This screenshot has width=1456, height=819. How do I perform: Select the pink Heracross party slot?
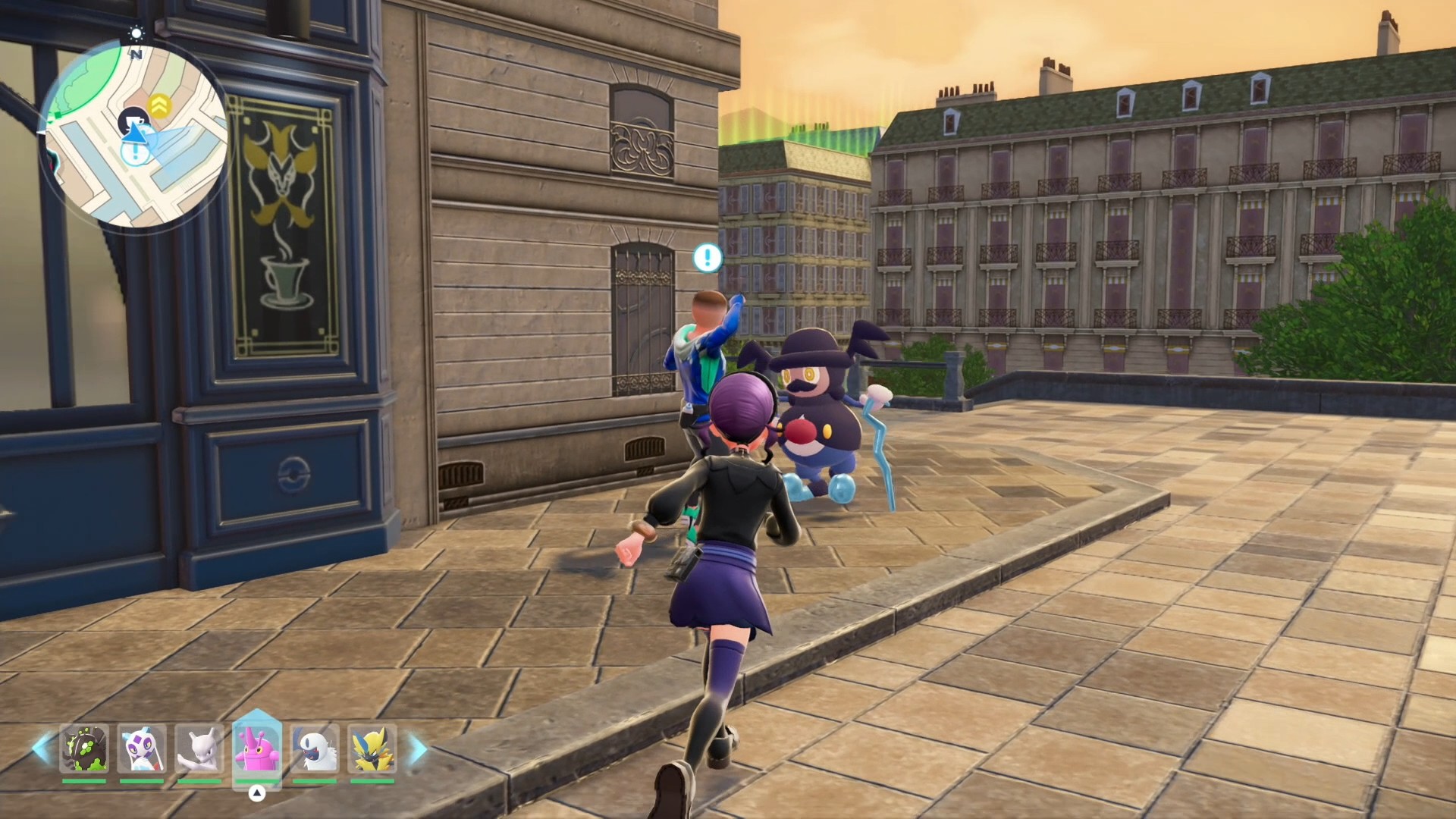(x=257, y=748)
